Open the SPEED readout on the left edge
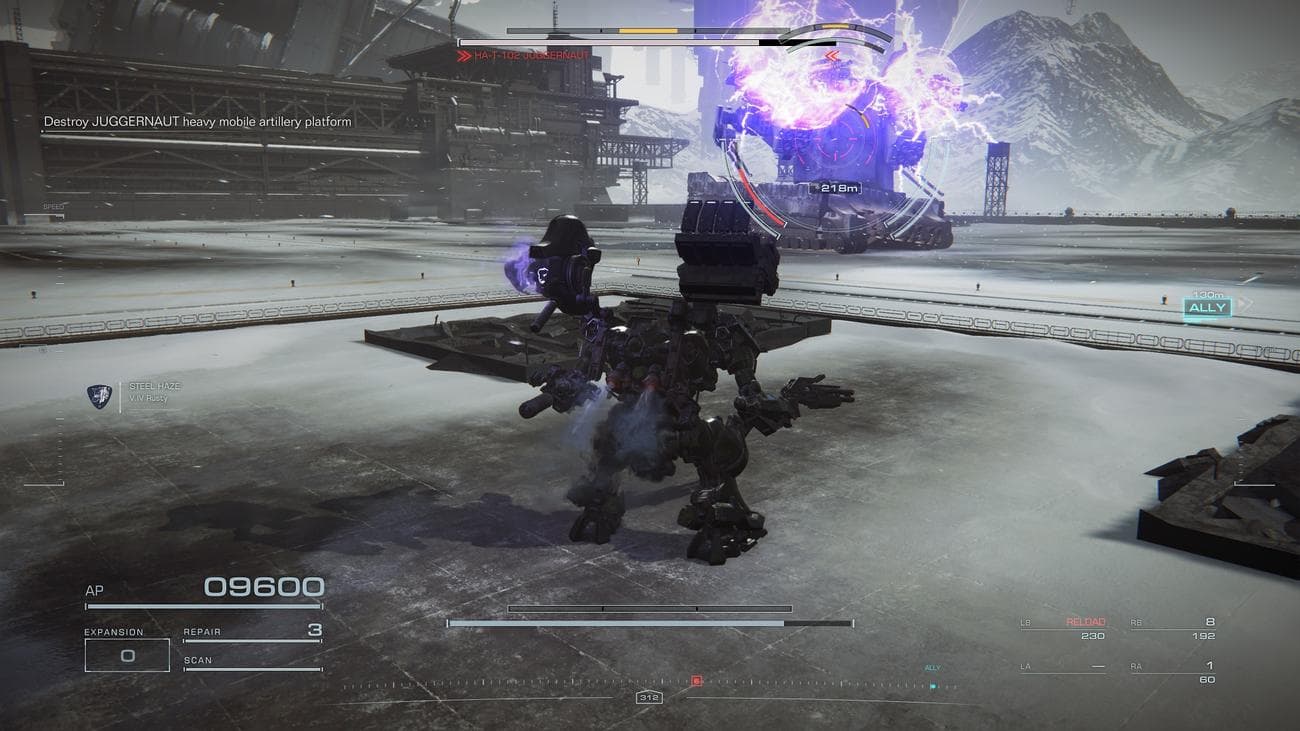Screen dimensions: 1300x731 coord(55,204)
